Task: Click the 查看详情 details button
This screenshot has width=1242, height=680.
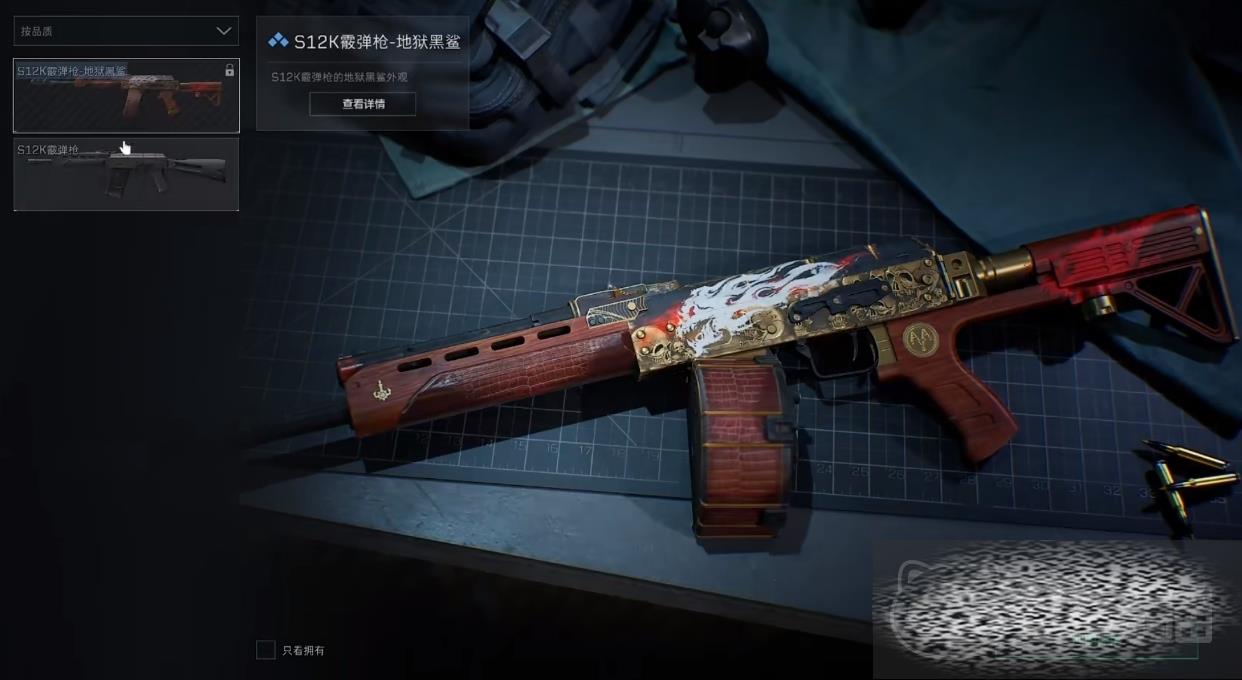Action: point(363,104)
